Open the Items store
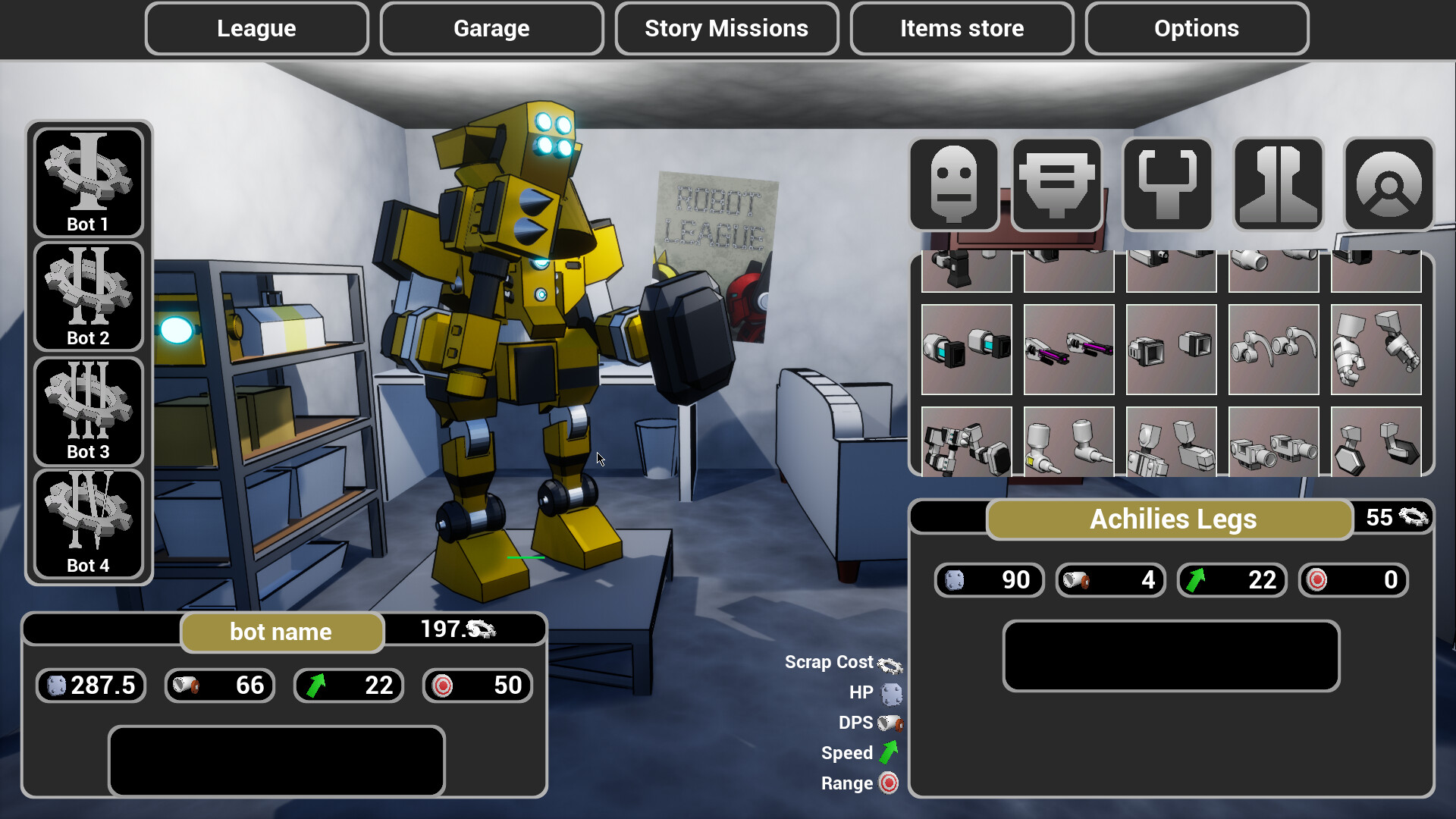The image size is (1456, 819). pyautogui.click(x=962, y=28)
